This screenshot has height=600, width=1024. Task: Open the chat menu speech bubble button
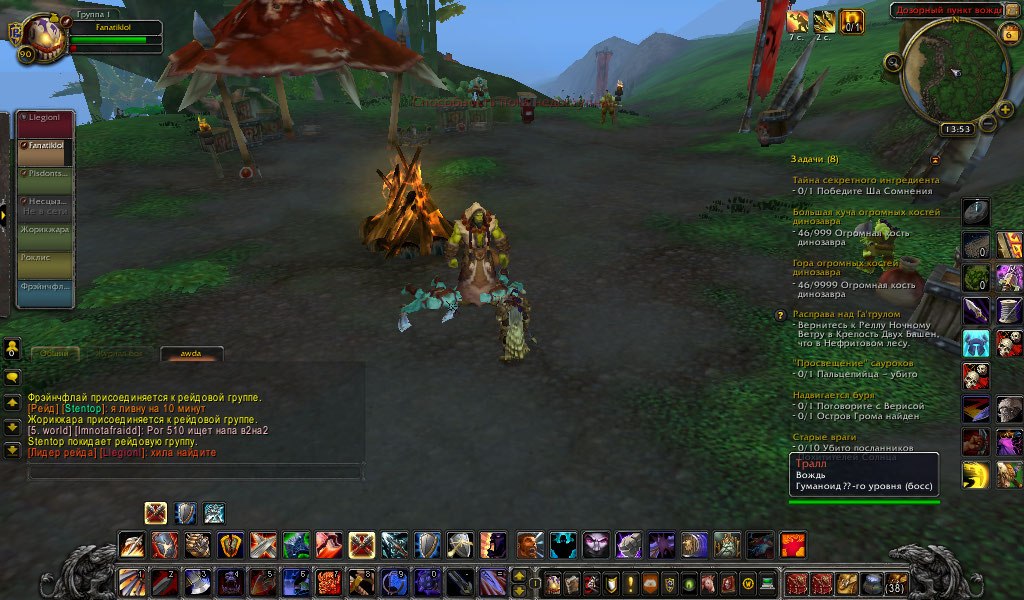point(13,378)
